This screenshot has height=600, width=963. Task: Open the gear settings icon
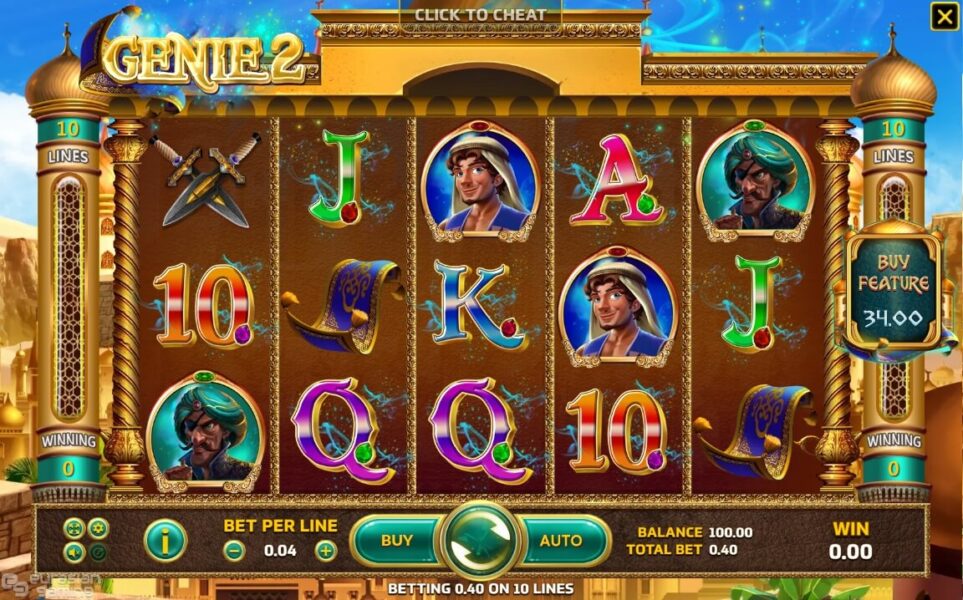[x=98, y=529]
